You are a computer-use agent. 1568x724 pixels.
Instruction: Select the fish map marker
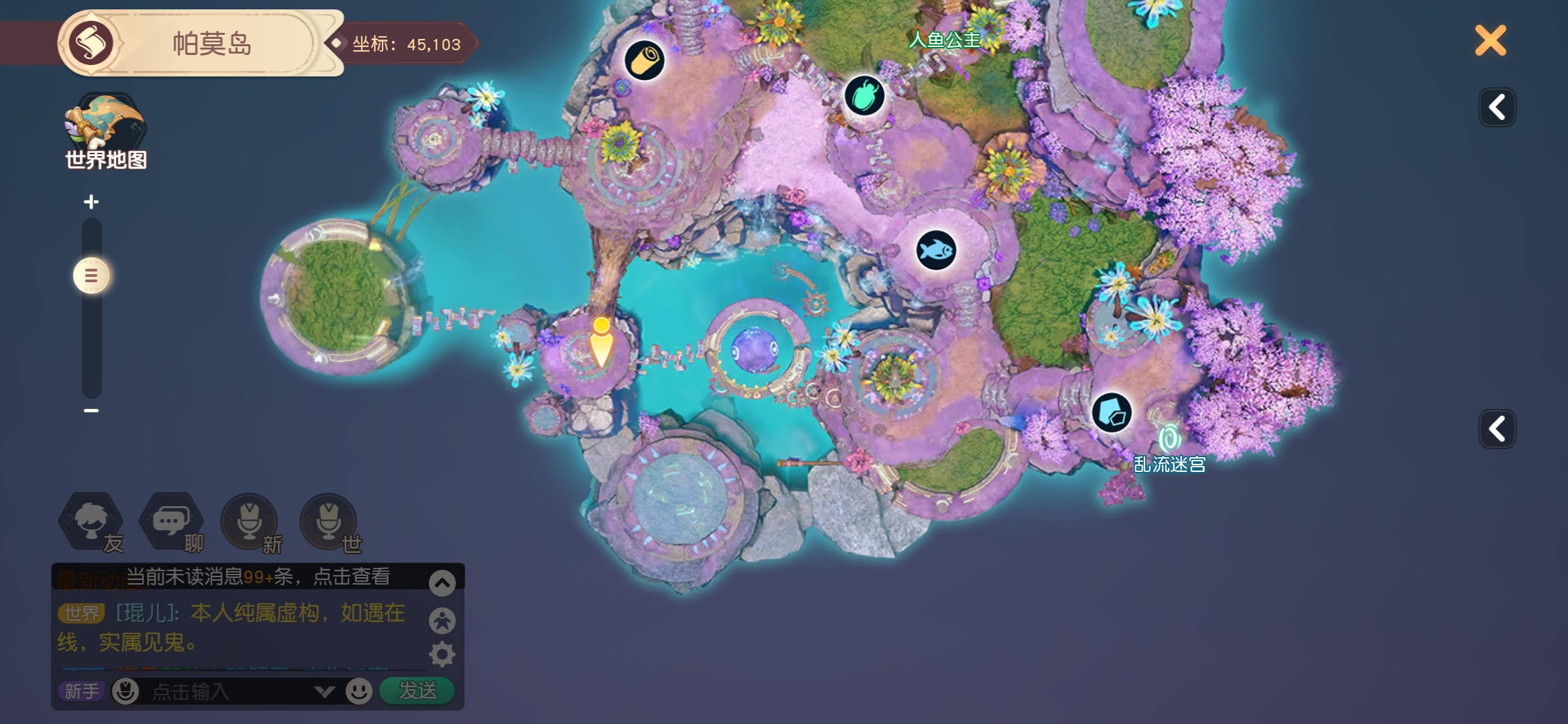(935, 251)
